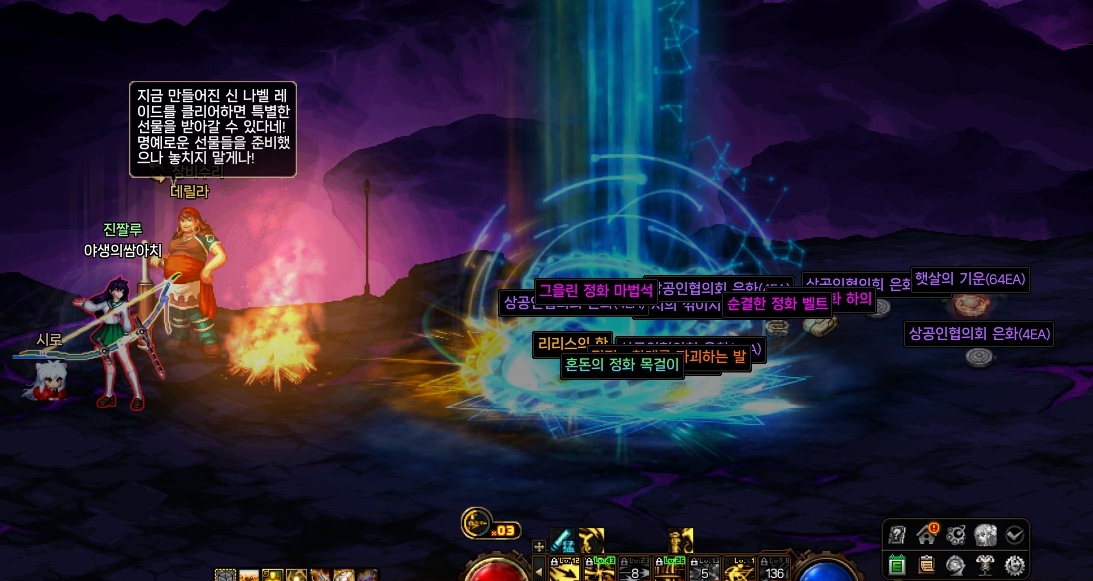Click the four-way move cross icon
Screen dimensions: 1093x581
(539, 546)
